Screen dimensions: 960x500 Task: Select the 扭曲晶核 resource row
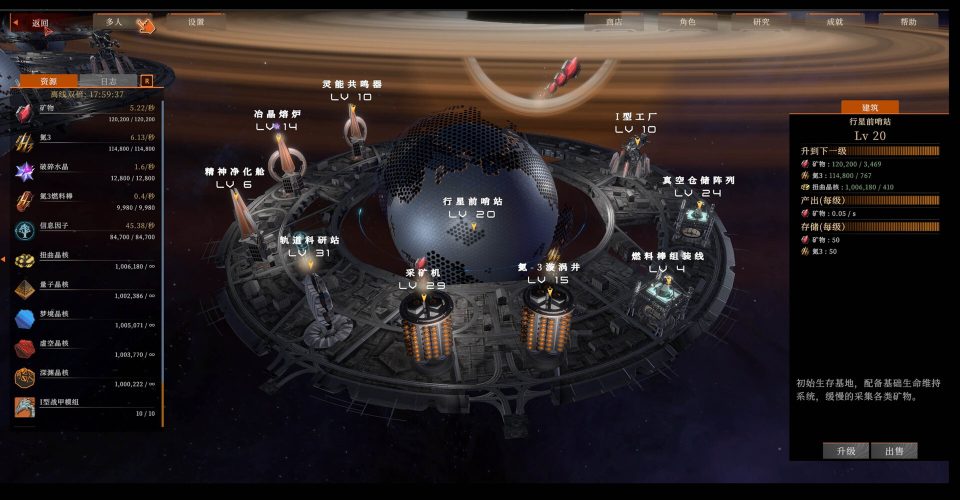(x=85, y=260)
